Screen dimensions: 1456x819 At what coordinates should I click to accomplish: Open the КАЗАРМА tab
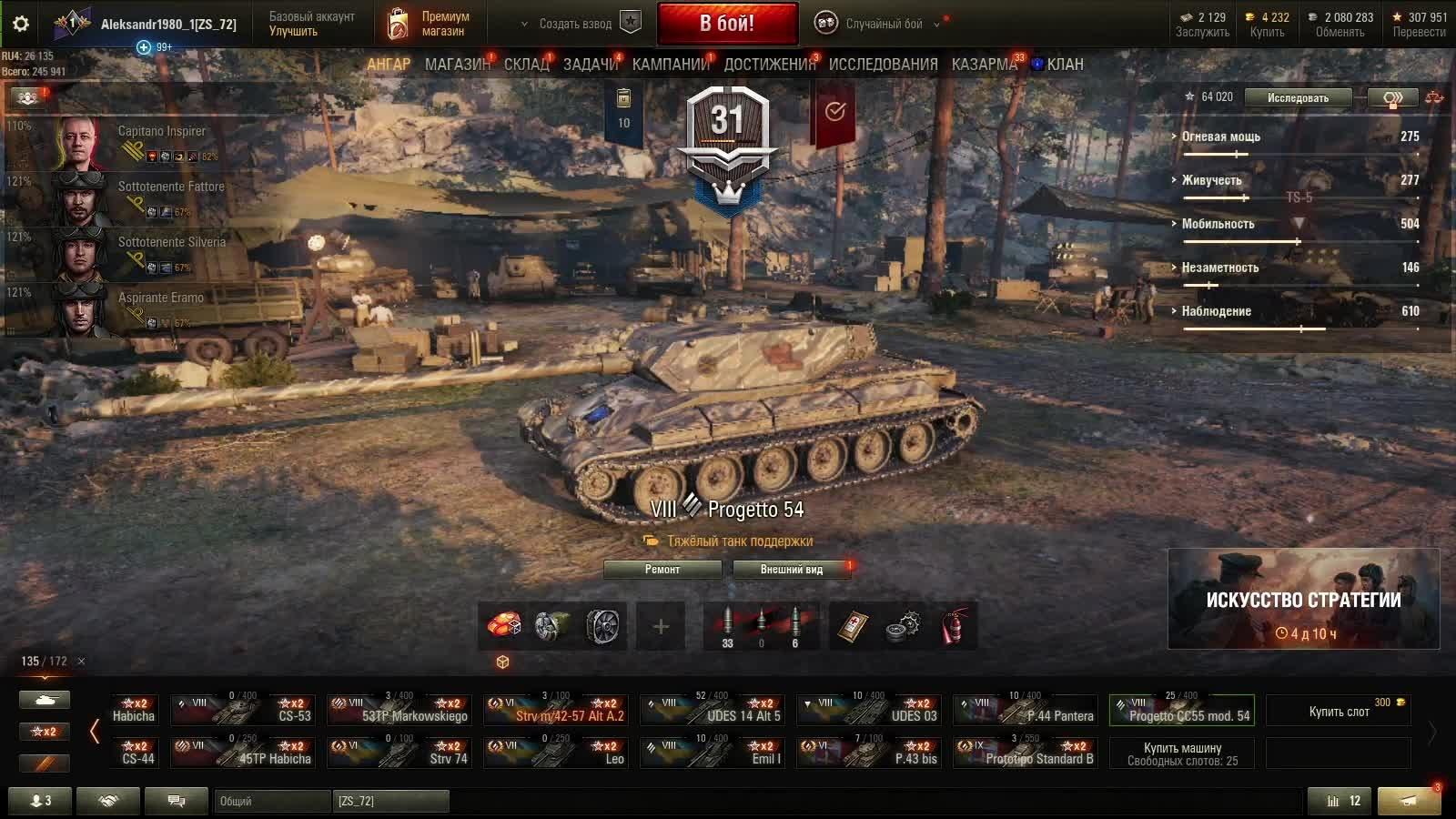(x=984, y=65)
